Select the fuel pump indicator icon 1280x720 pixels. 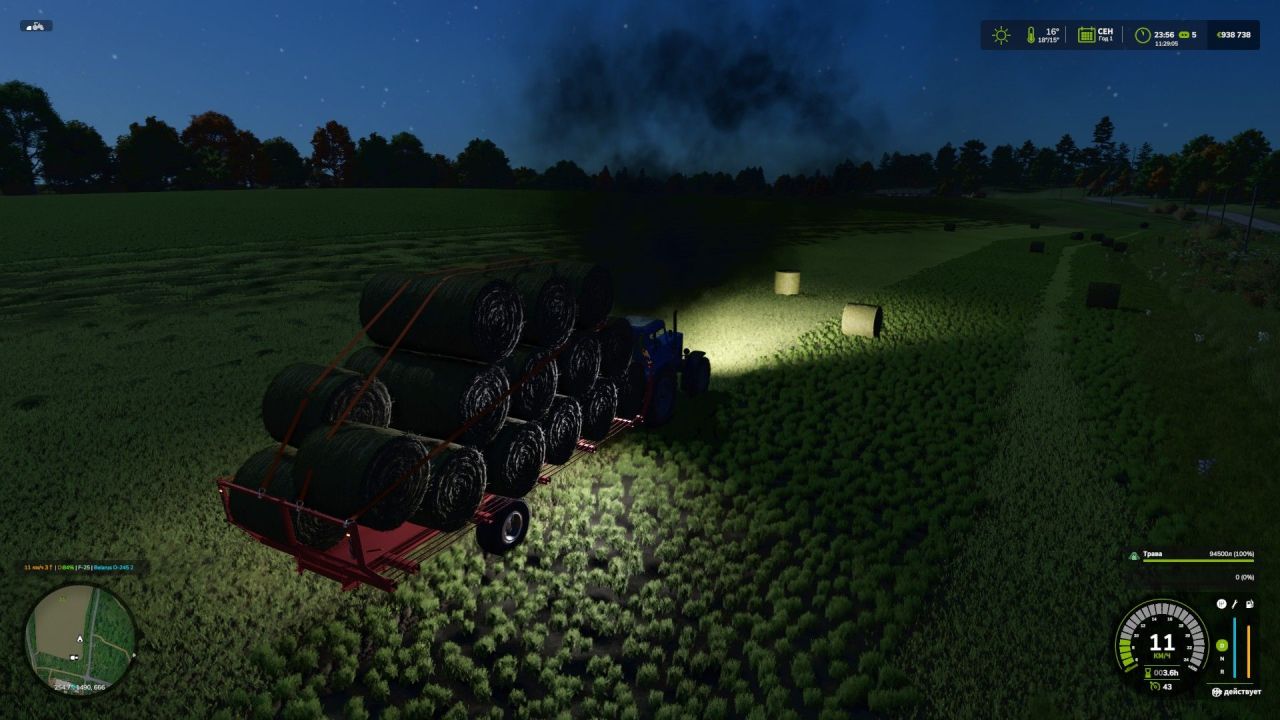pyautogui.click(x=1248, y=604)
